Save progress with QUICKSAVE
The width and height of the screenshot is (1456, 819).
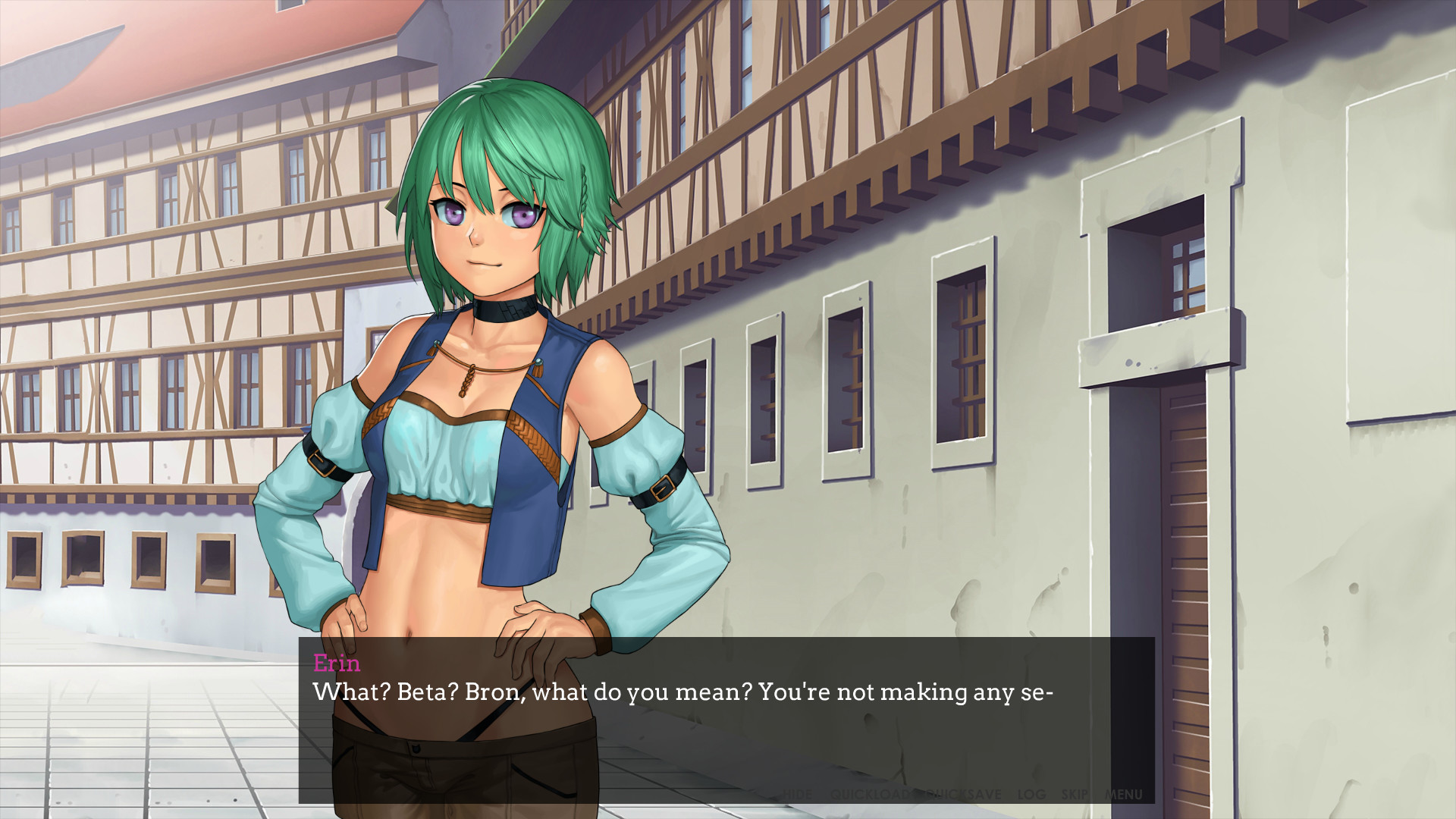962,795
